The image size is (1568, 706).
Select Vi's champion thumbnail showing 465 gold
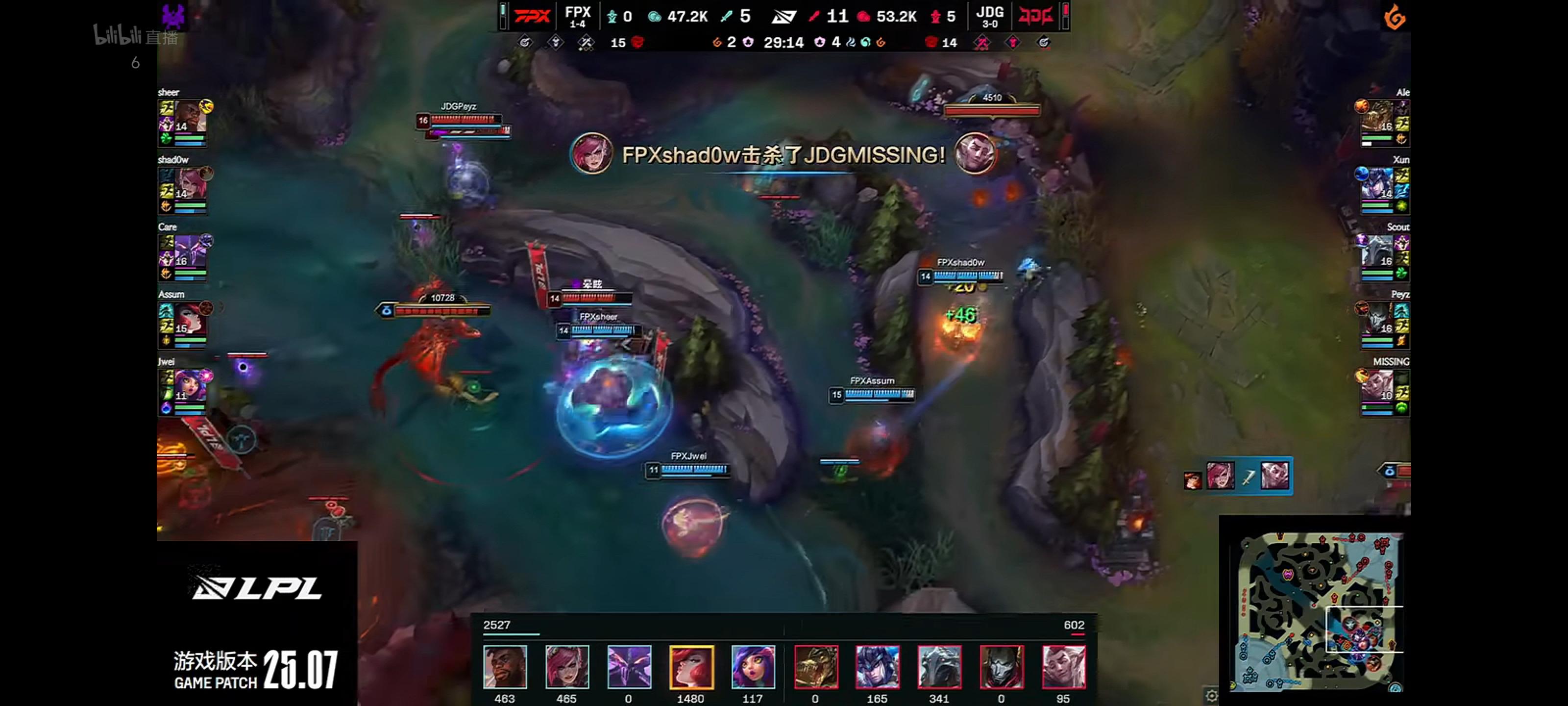point(567,667)
